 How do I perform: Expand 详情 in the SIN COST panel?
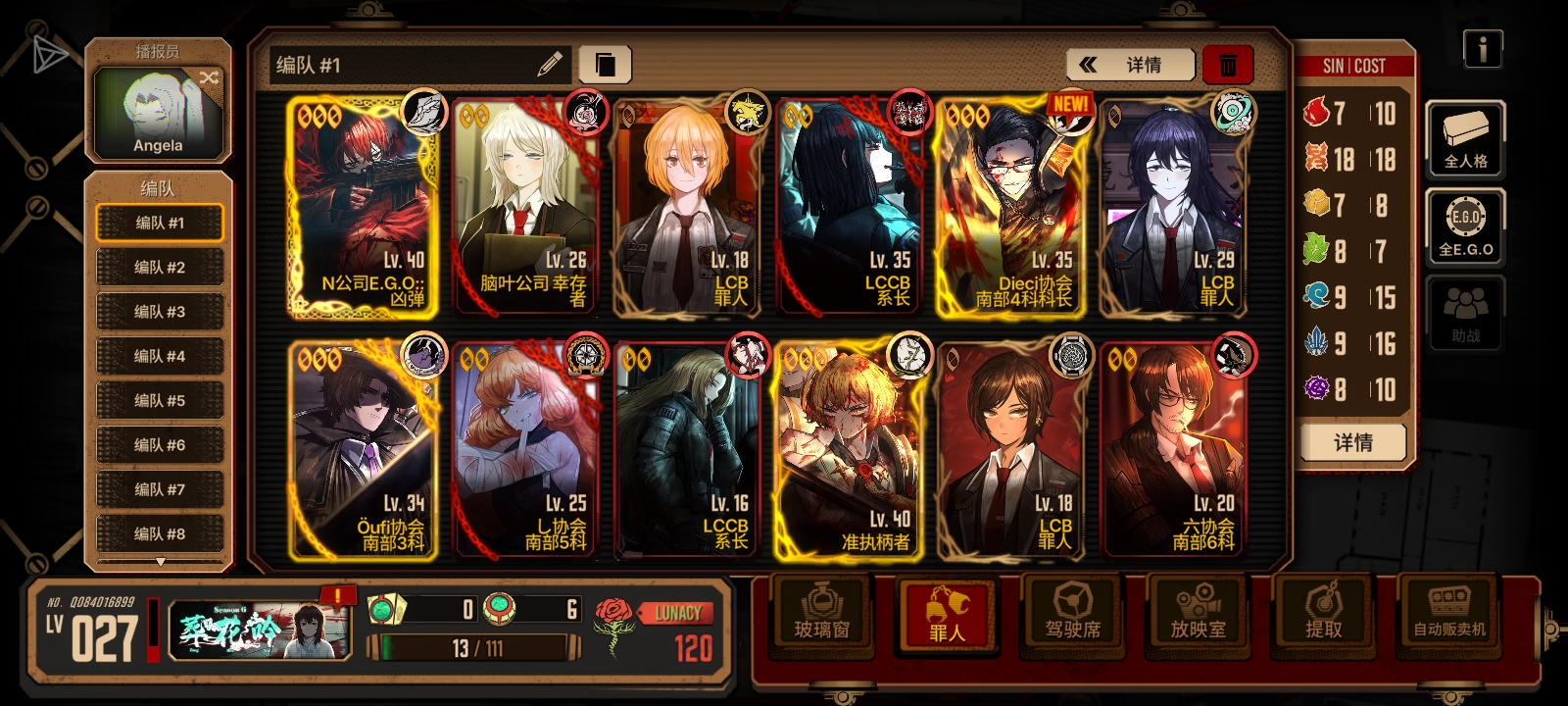1352,441
